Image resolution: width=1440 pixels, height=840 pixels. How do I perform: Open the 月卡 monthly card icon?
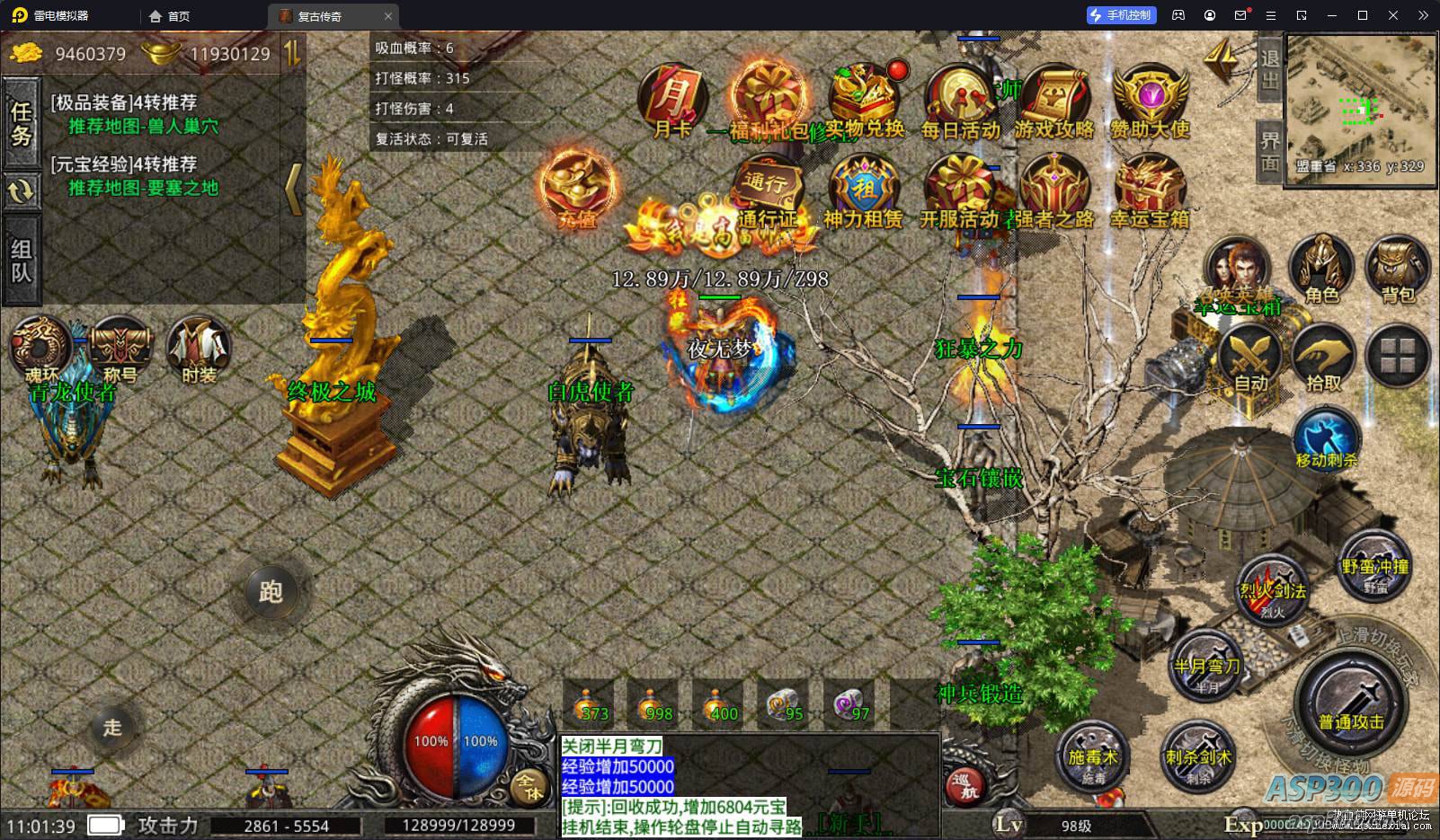[671, 99]
